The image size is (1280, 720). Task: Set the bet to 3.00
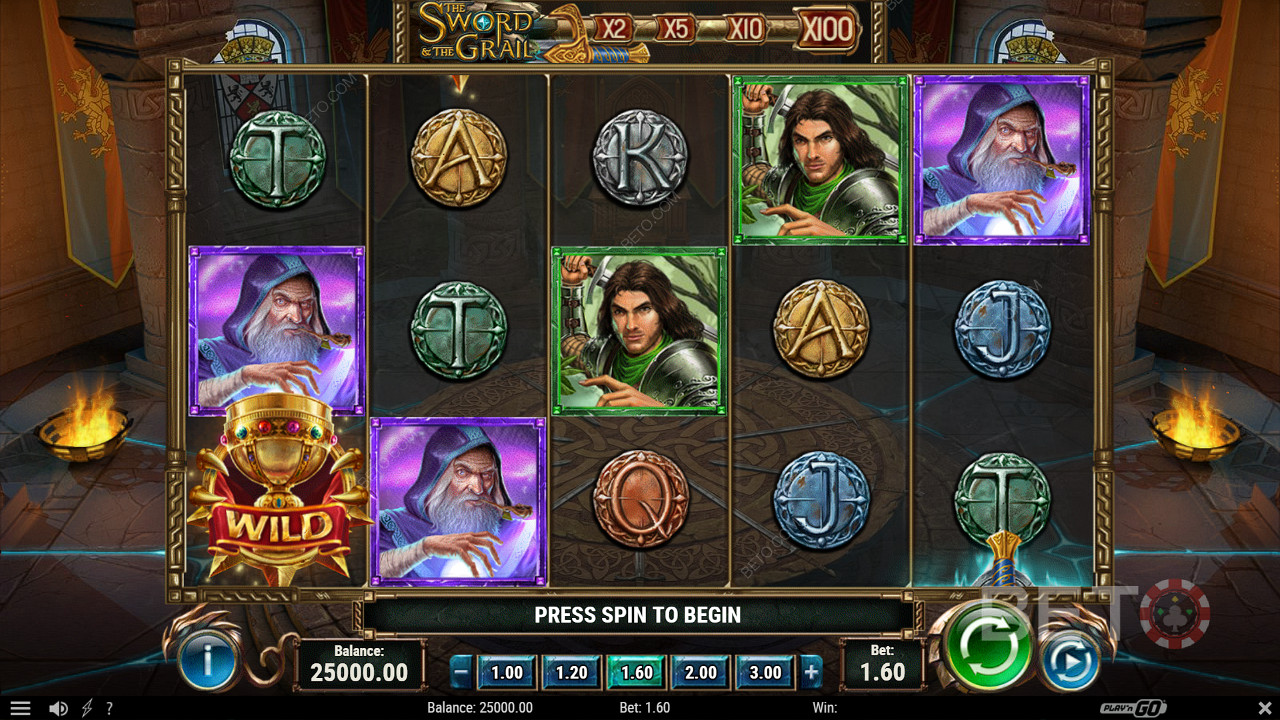coord(765,672)
